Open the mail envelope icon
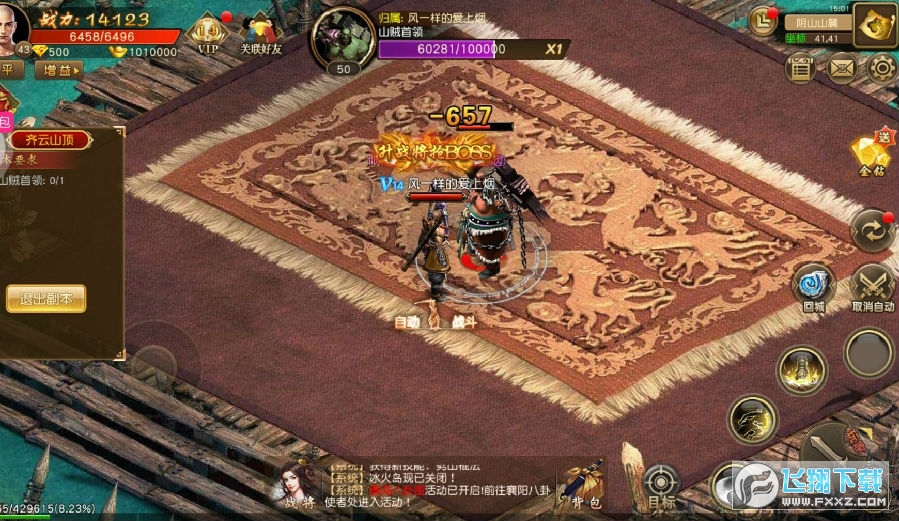 tap(842, 68)
